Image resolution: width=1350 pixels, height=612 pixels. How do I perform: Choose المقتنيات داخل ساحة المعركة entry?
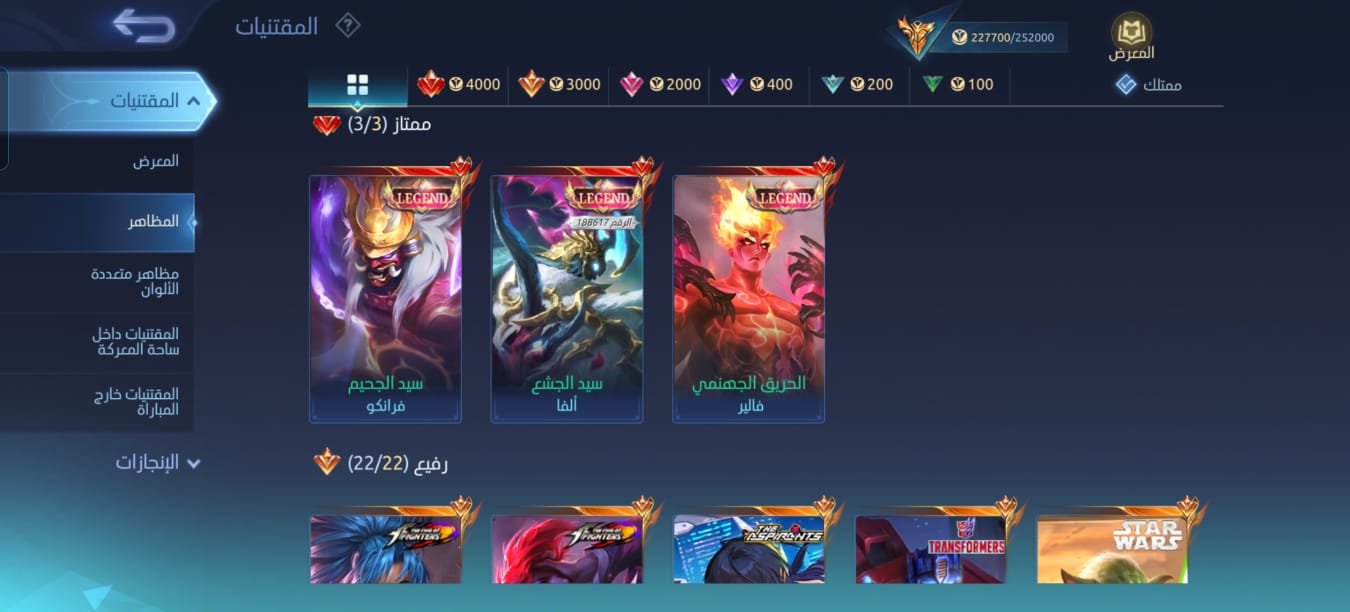coord(135,342)
